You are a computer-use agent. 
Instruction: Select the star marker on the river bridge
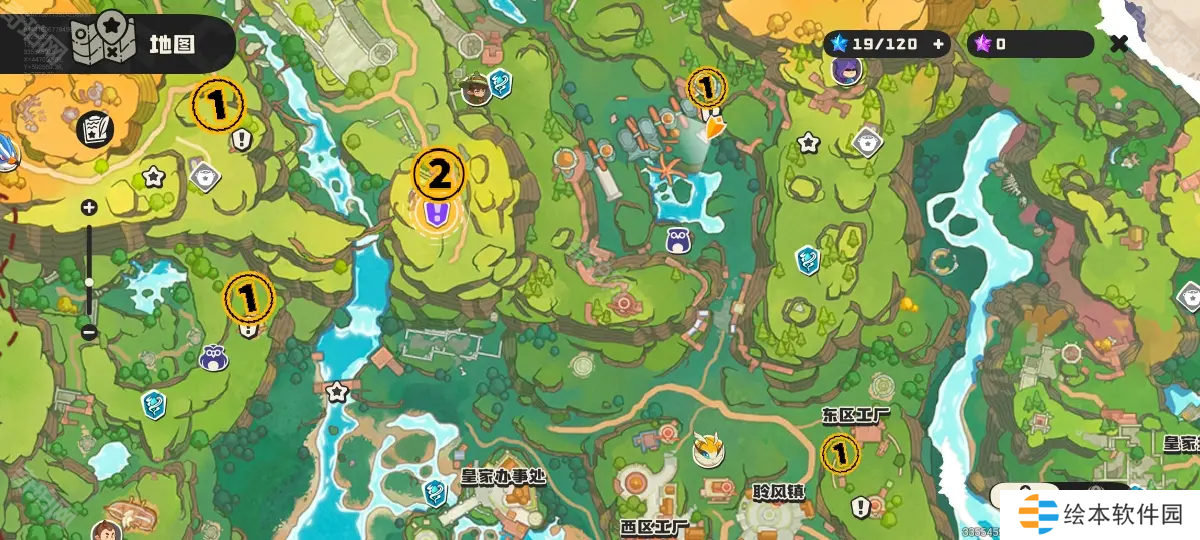pyautogui.click(x=337, y=391)
